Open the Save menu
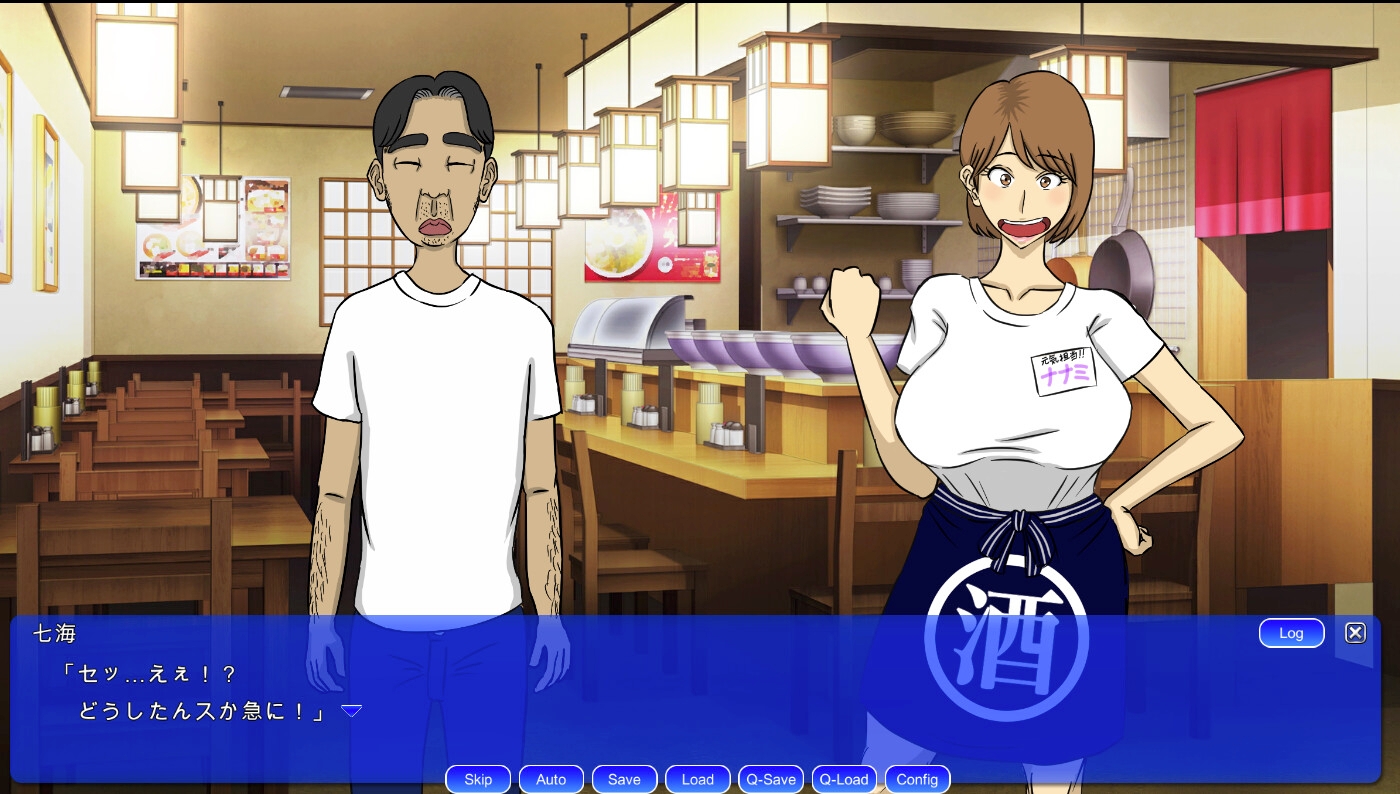The width and height of the screenshot is (1400, 794). tap(624, 780)
